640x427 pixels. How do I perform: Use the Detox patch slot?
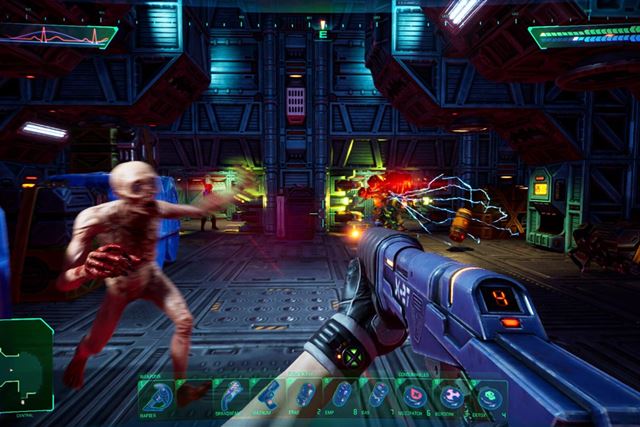pos(488,396)
